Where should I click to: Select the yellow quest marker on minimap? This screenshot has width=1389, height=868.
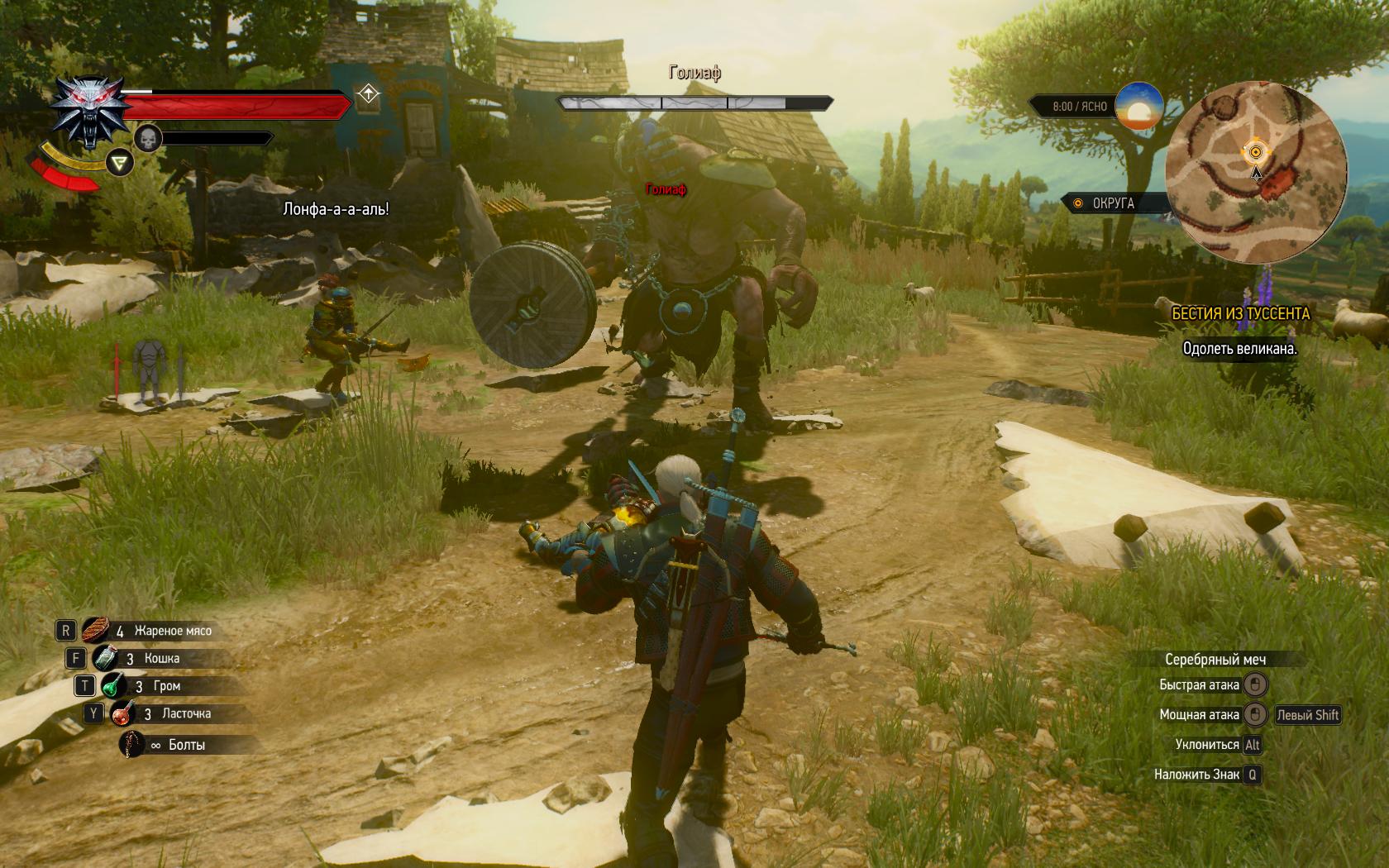click(1256, 152)
